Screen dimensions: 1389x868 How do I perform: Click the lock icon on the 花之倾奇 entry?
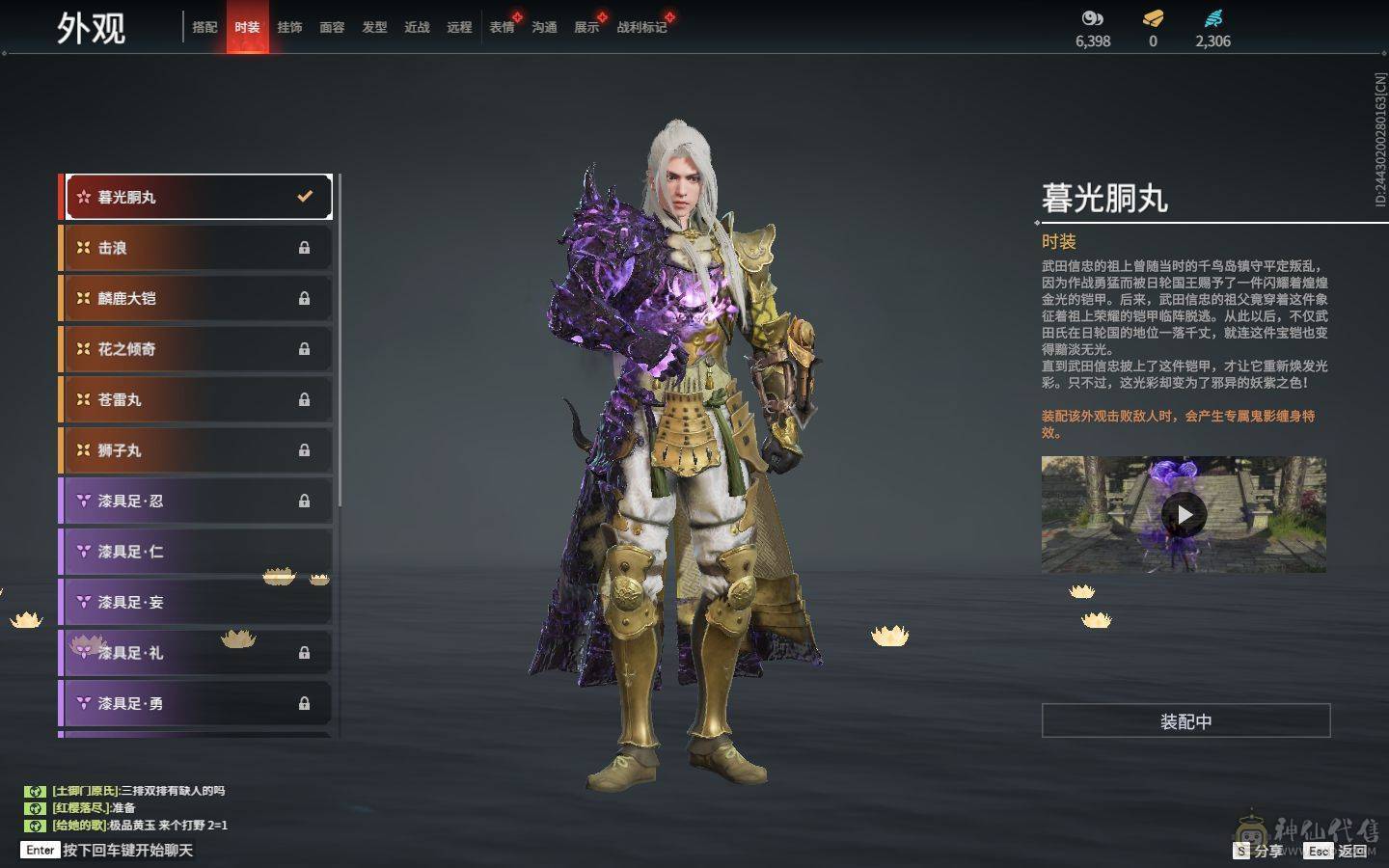coord(303,348)
